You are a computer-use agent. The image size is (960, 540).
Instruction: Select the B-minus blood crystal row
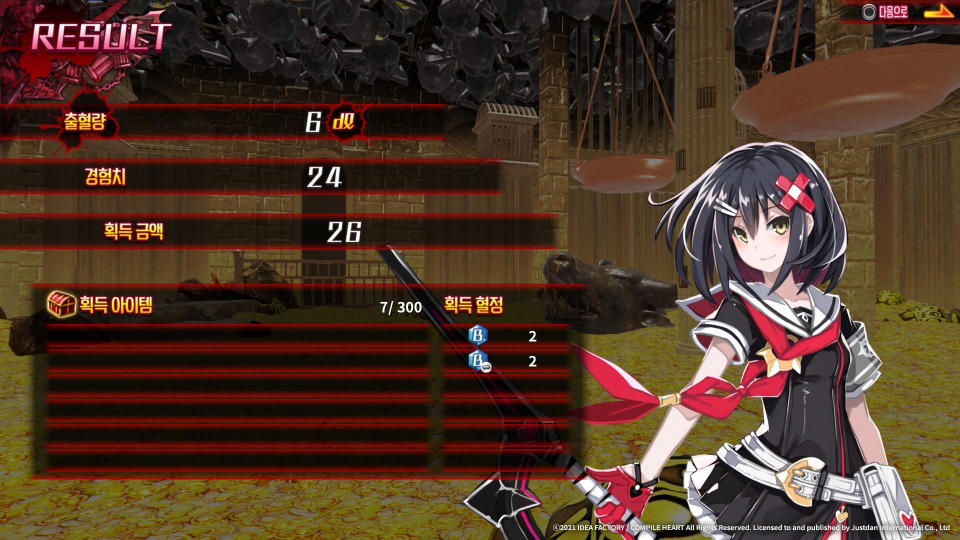505,361
